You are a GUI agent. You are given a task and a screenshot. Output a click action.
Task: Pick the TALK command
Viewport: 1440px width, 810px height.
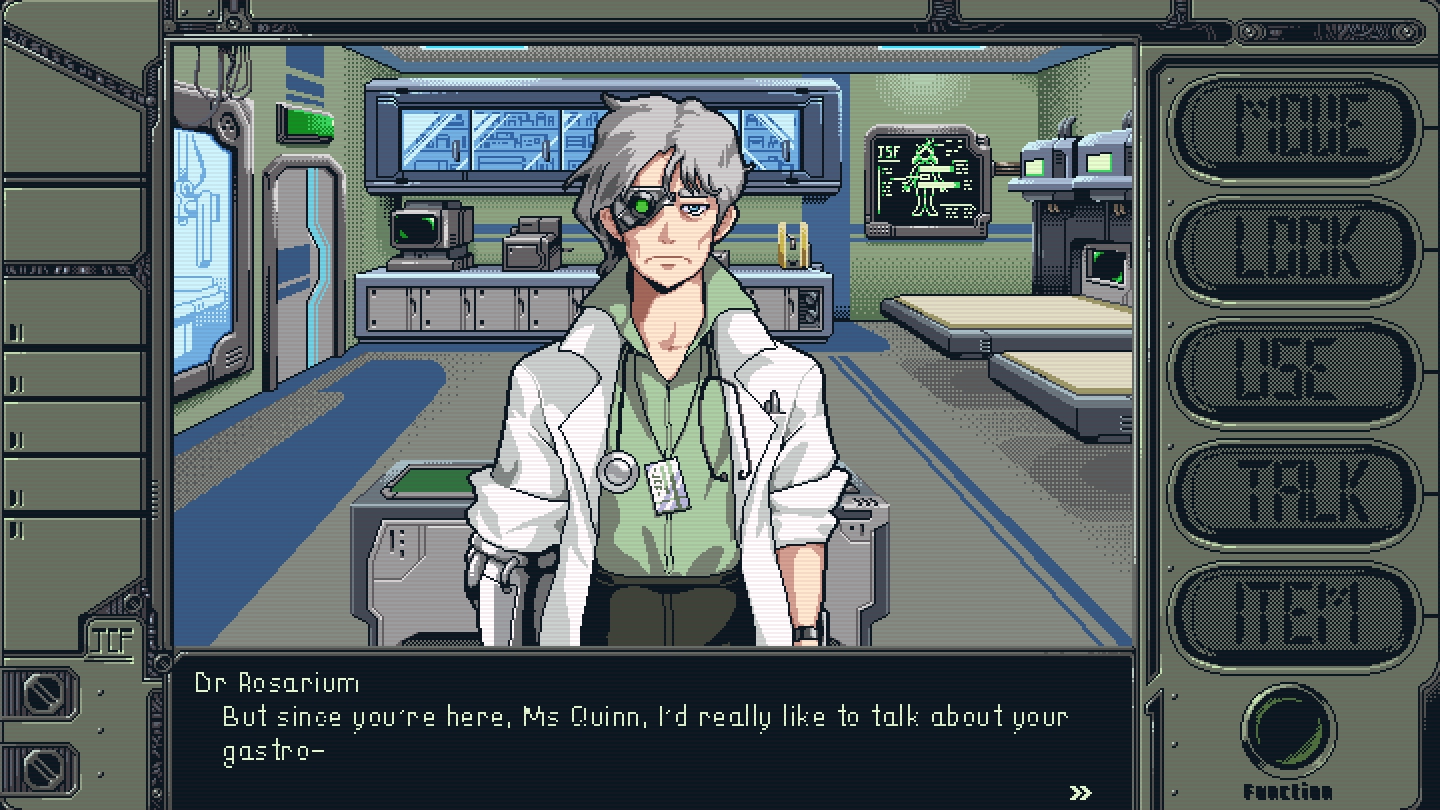click(1295, 494)
